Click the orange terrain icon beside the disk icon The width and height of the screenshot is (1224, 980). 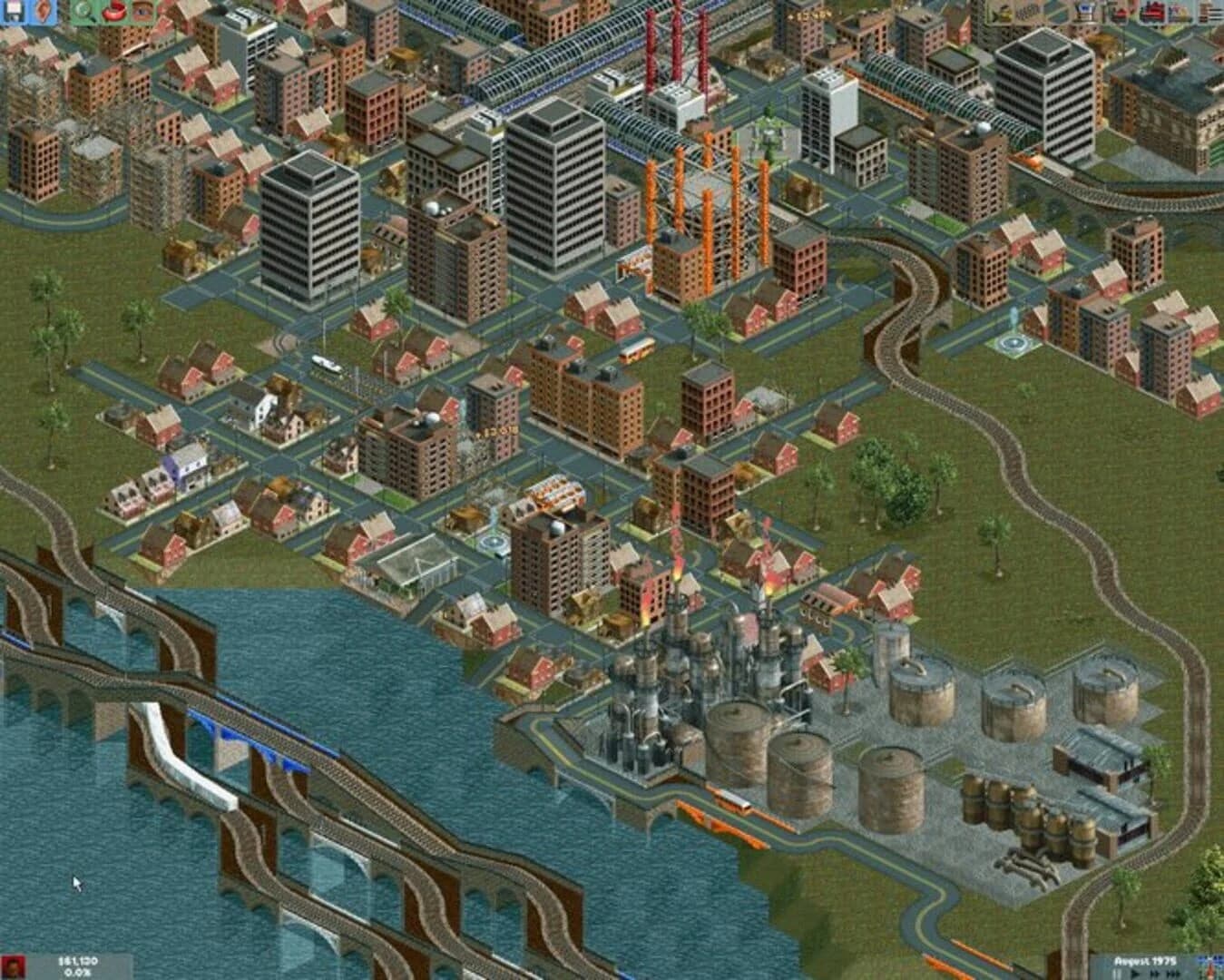[x=41, y=12]
